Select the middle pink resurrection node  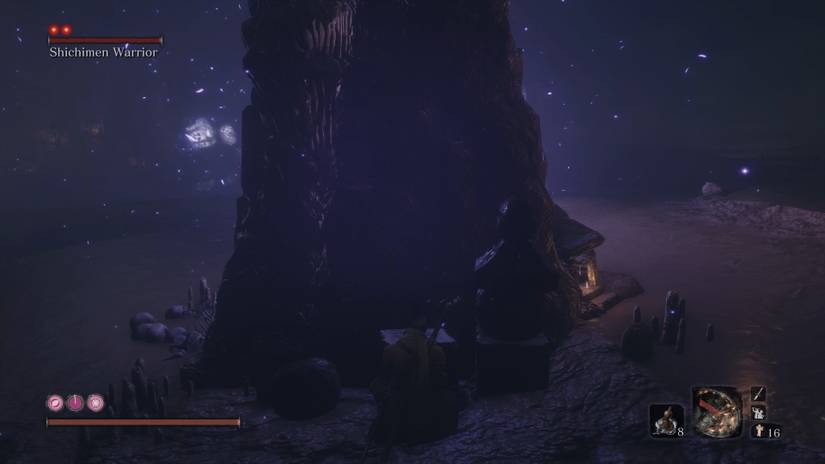click(x=76, y=403)
